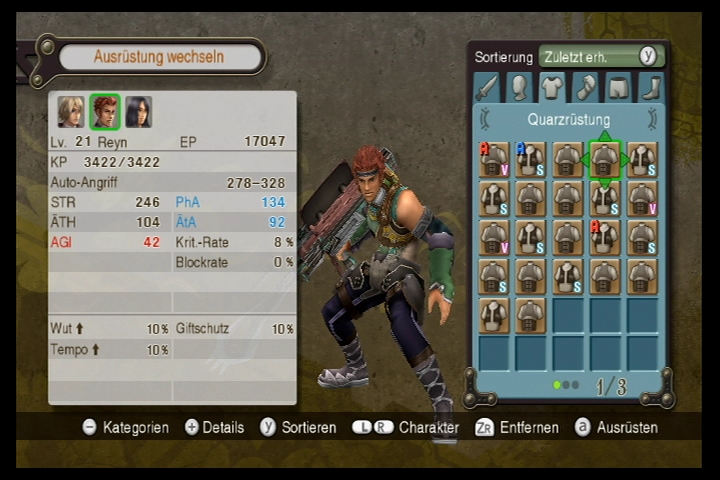The image size is (720, 480).
Task: Choose Sharla's dark-haired portrait
Action: click(138, 111)
